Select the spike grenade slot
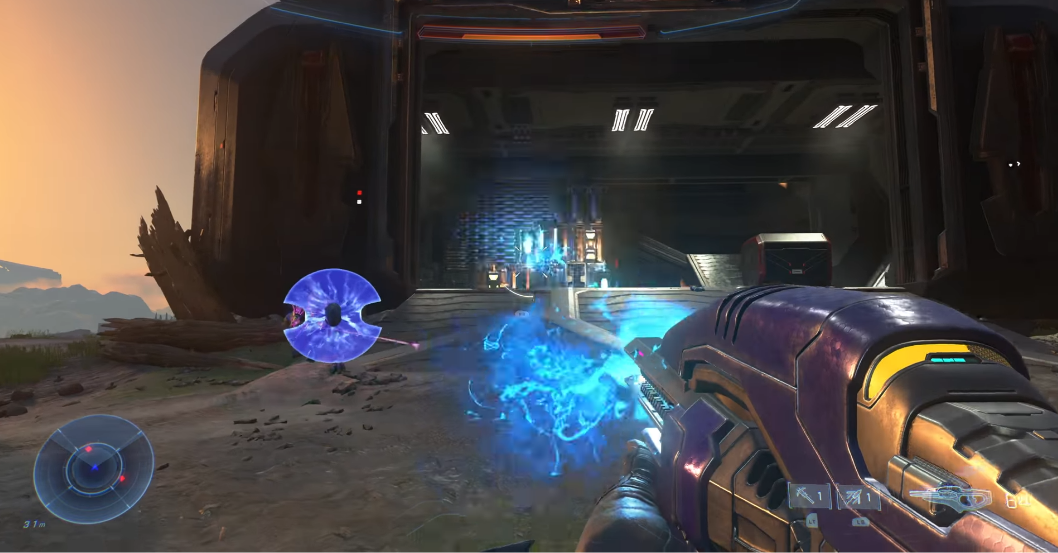 859,497
